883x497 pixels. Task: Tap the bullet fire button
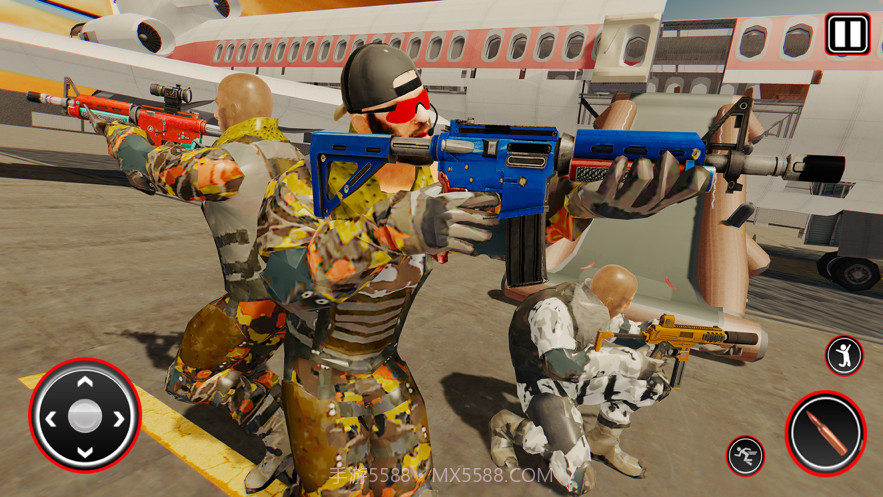pos(825,433)
